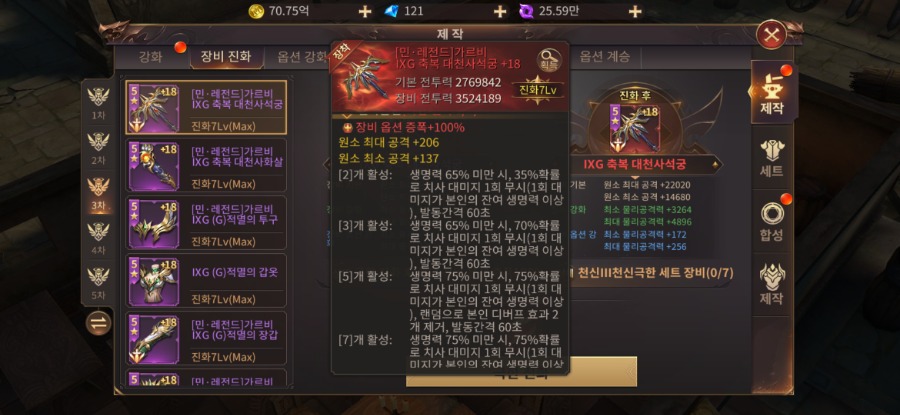Image resolution: width=900 pixels, height=415 pixels.
Task: Select the 2차 tier tab
Action: click(x=98, y=148)
